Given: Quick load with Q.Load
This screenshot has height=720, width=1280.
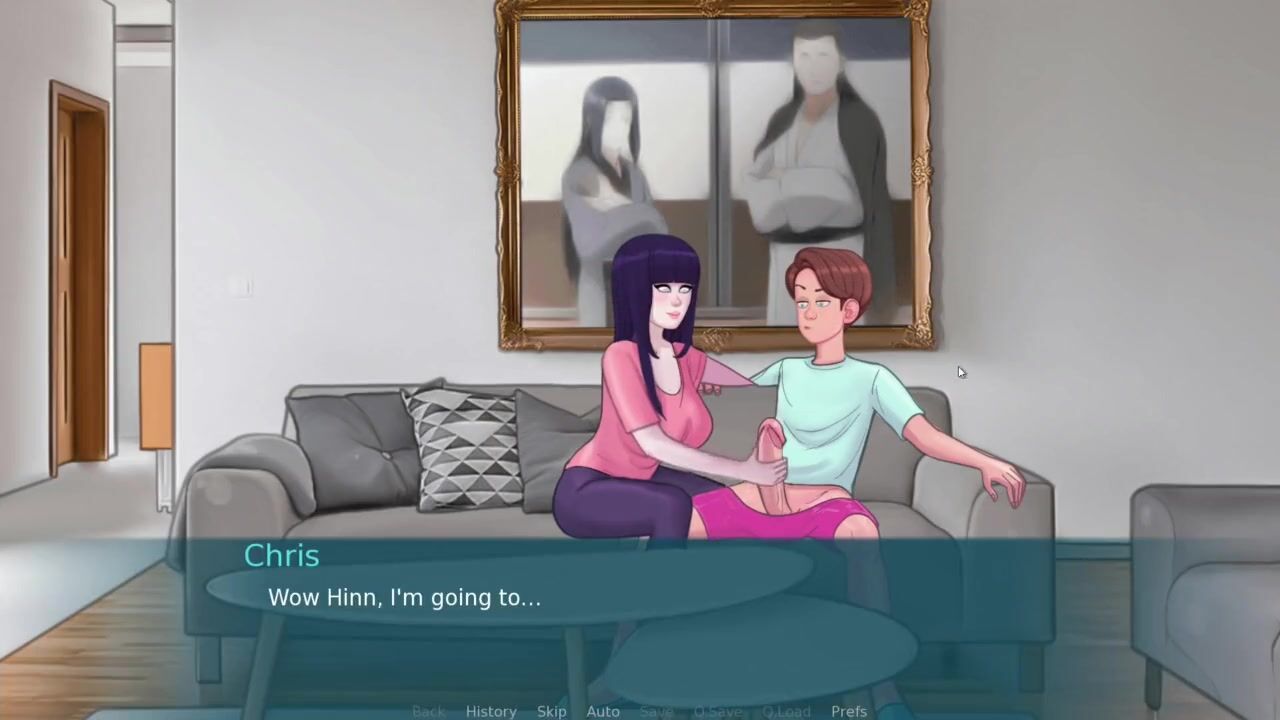Looking at the screenshot, I should point(786,711).
